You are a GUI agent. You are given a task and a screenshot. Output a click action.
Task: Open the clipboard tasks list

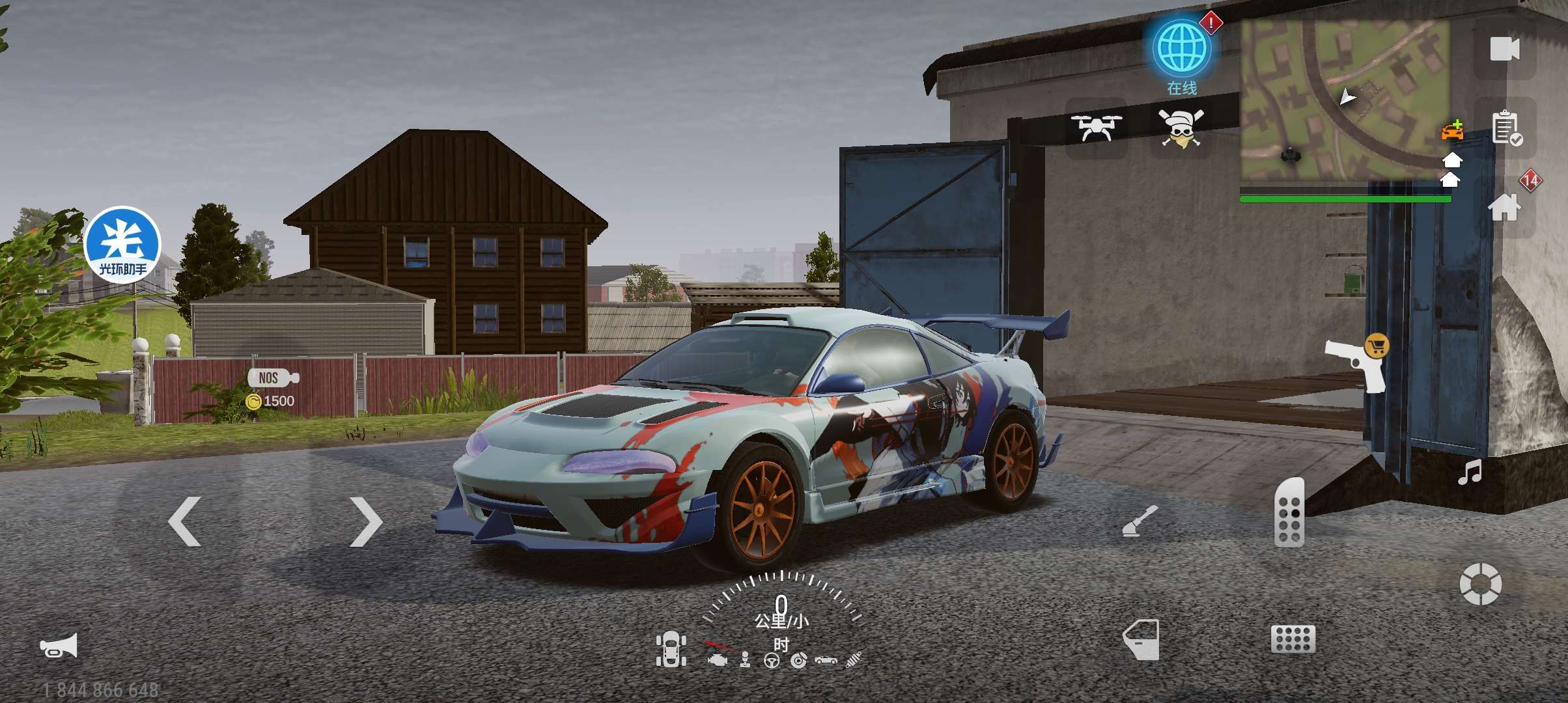click(1505, 128)
